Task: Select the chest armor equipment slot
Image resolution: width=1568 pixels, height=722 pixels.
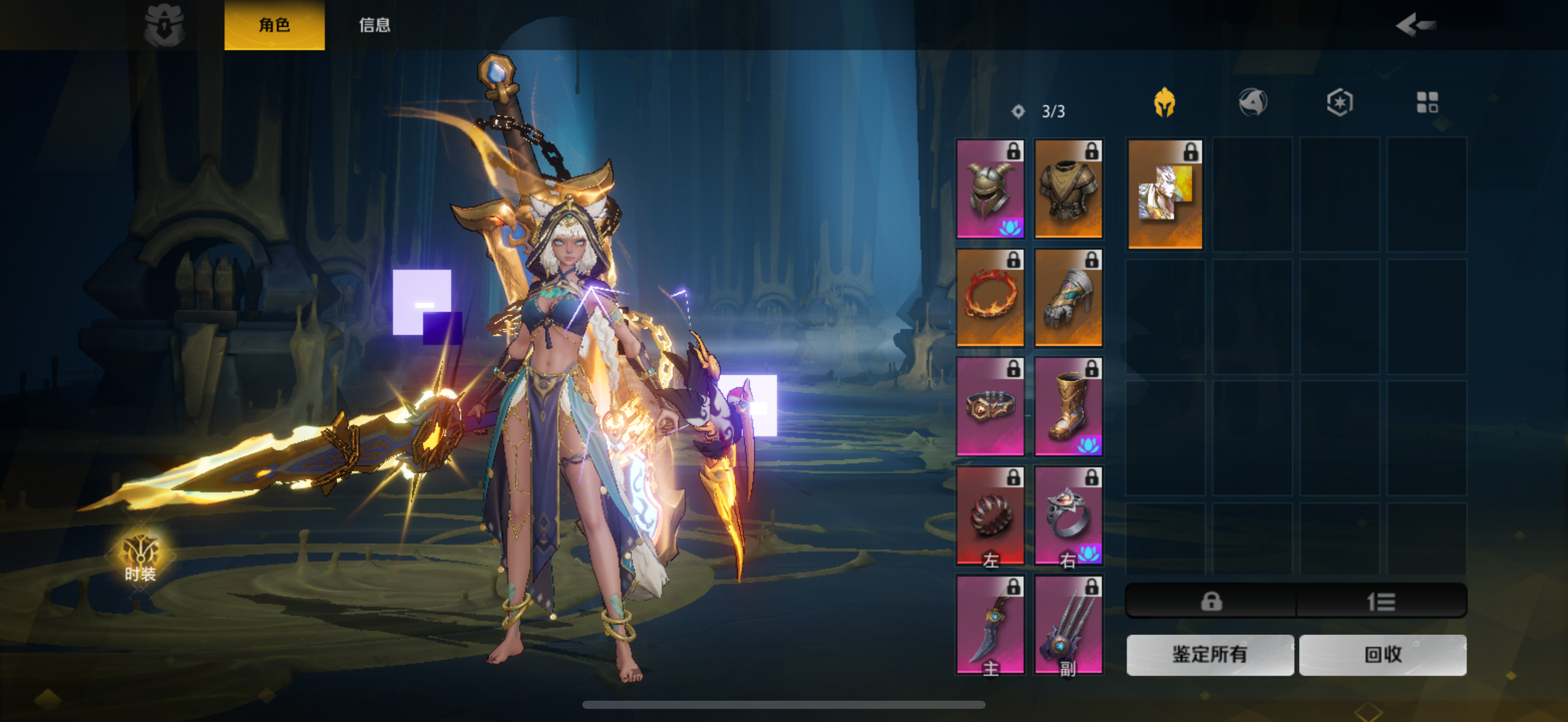Action: (x=1068, y=189)
